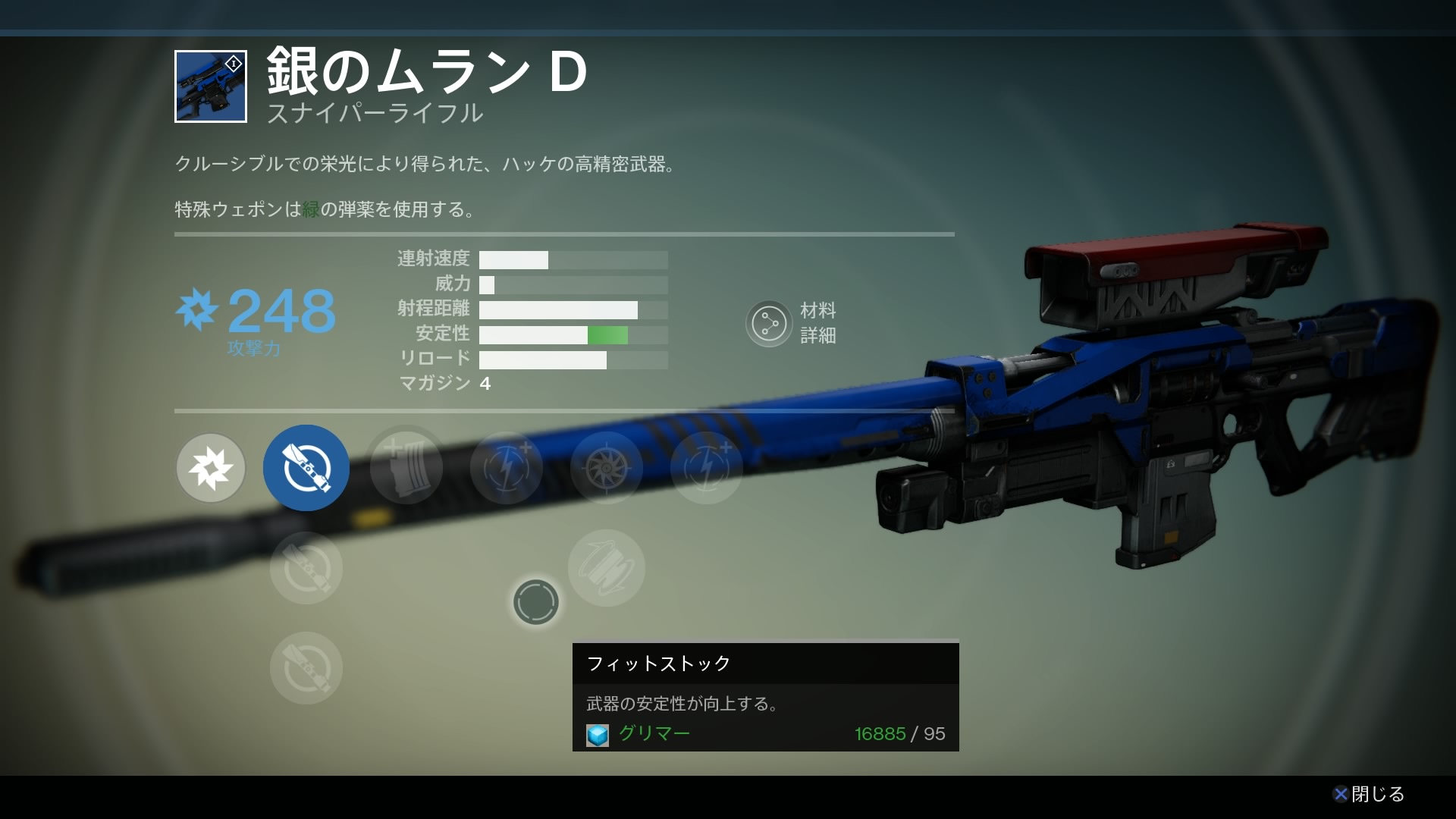Choose the circular aperture perk node
Image resolution: width=1456 pixels, height=819 pixels.
606,468
